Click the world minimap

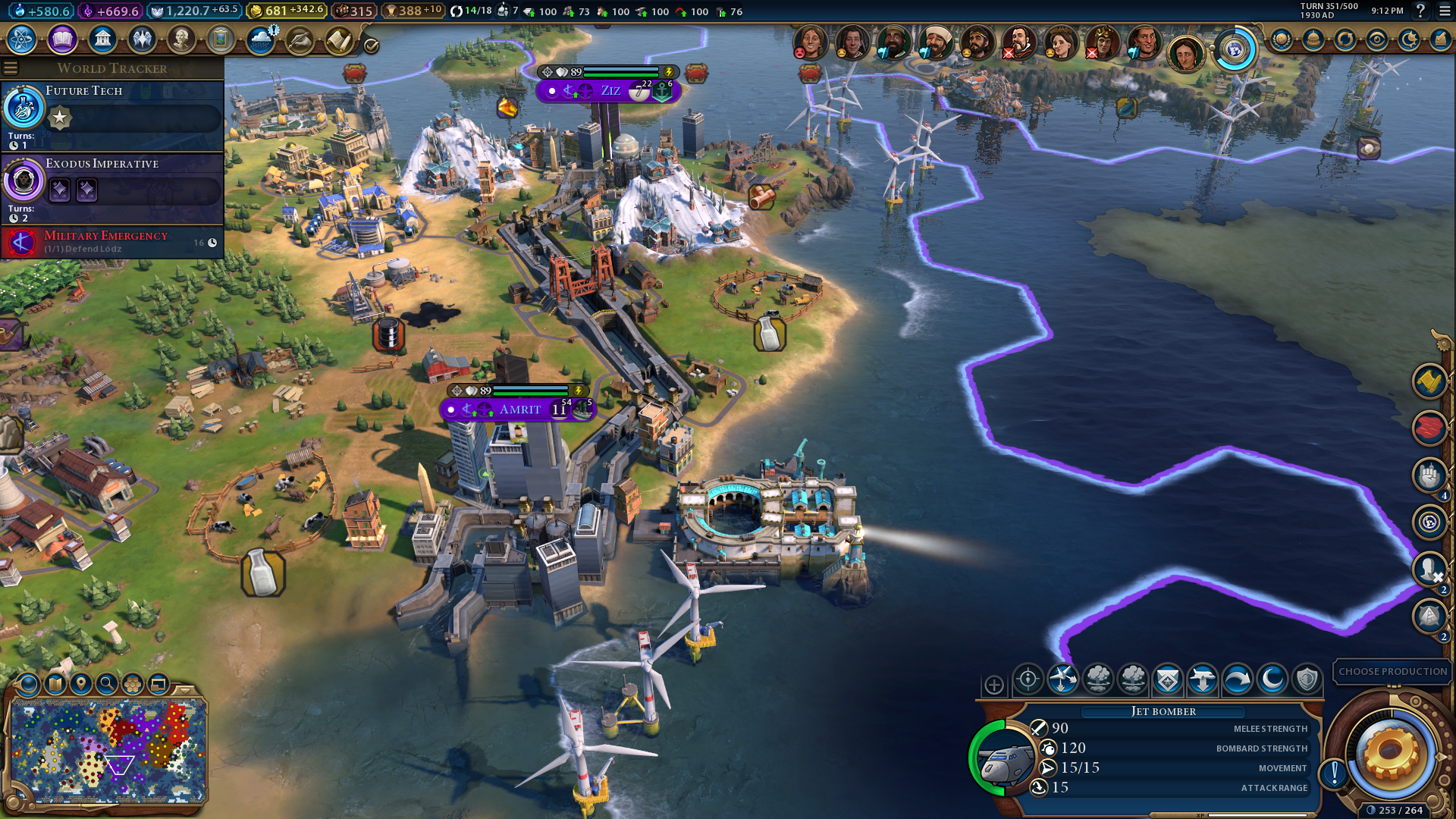click(x=108, y=751)
